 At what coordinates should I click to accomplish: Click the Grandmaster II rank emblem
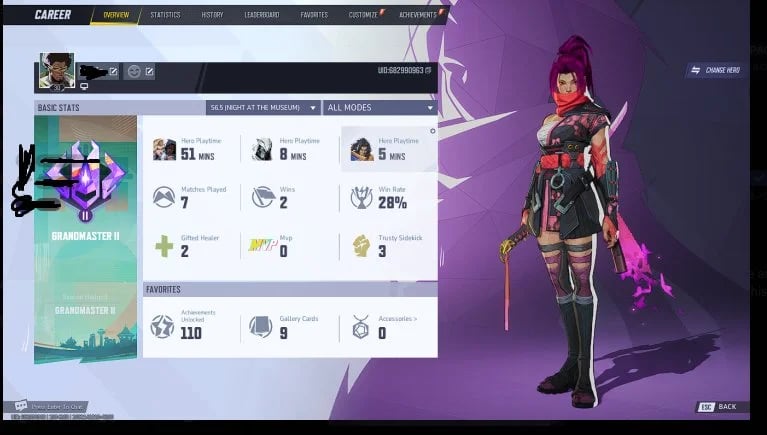(x=85, y=180)
